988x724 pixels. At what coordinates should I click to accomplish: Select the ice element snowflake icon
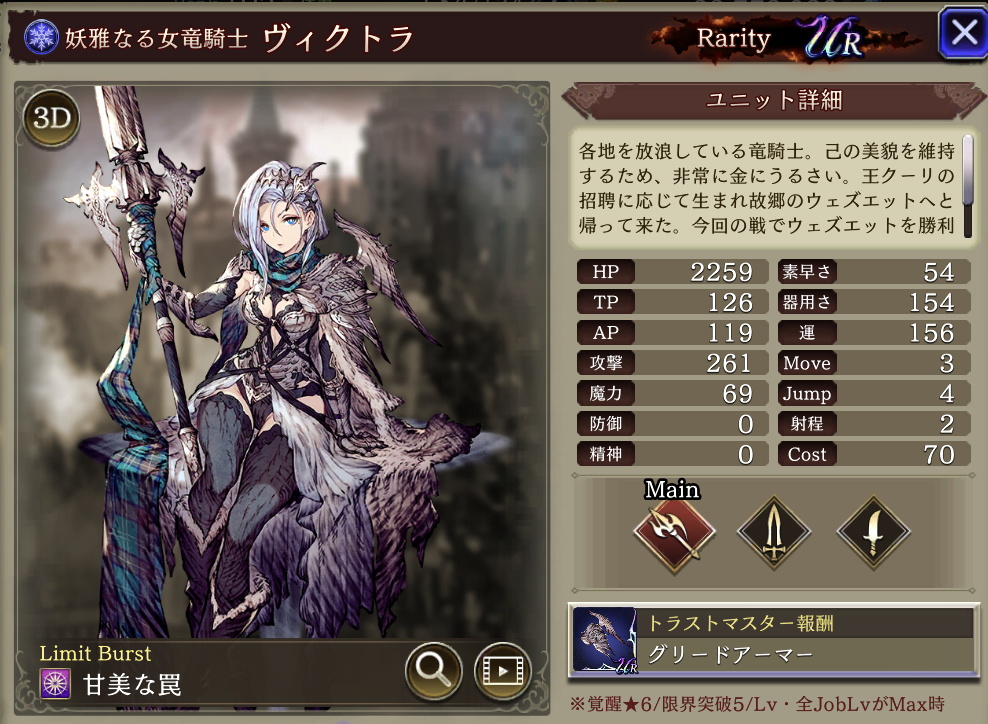tap(43, 38)
